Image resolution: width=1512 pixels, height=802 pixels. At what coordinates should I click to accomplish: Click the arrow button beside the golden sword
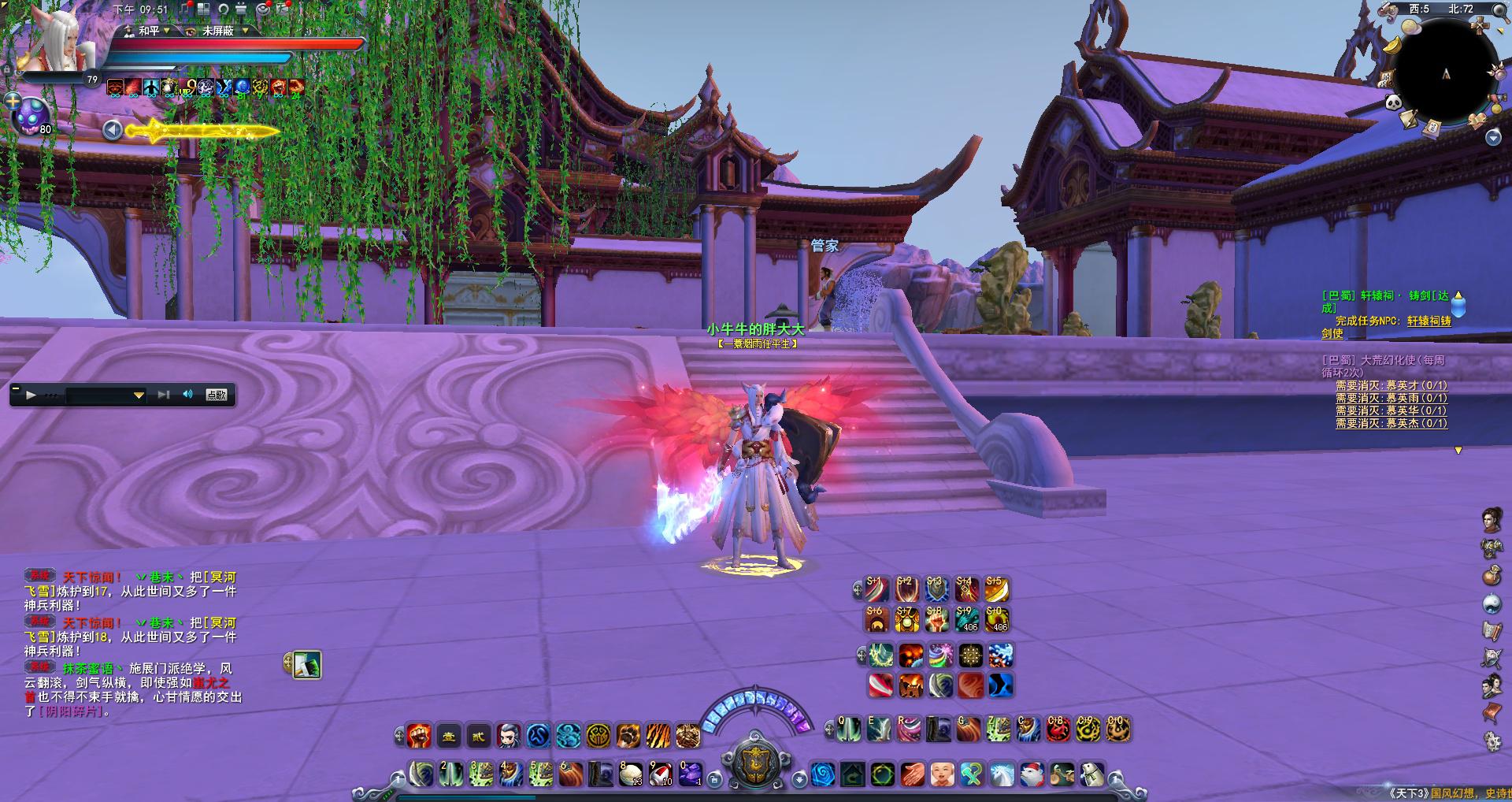click(113, 130)
